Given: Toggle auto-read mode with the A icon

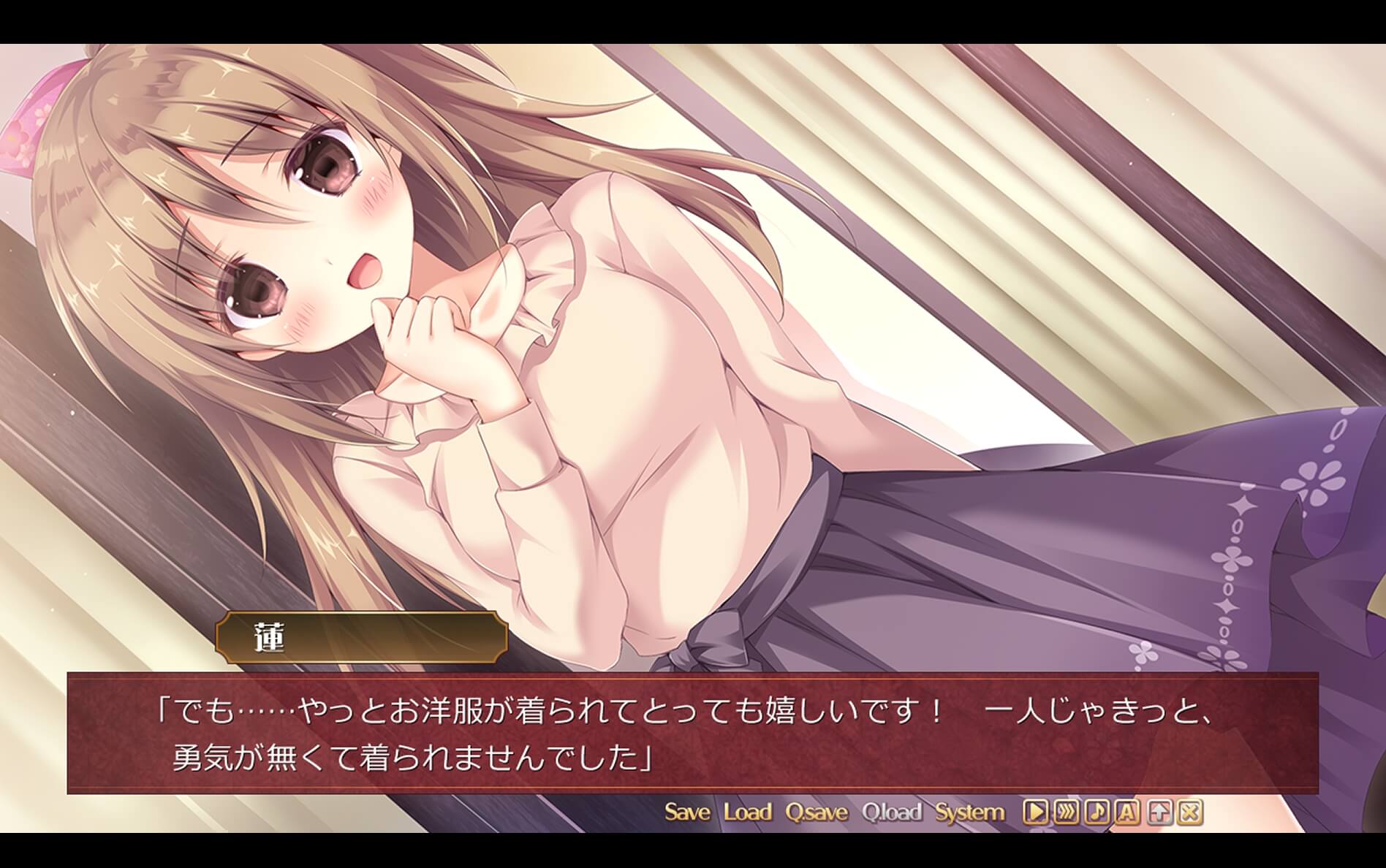Looking at the screenshot, I should point(1126,811).
